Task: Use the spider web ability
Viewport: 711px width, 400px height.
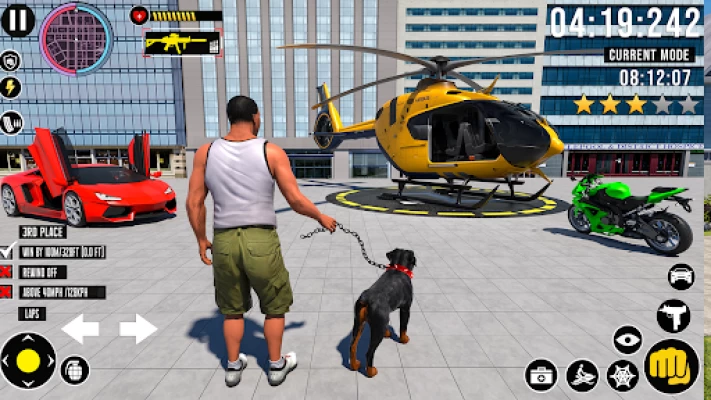Action: (622, 376)
